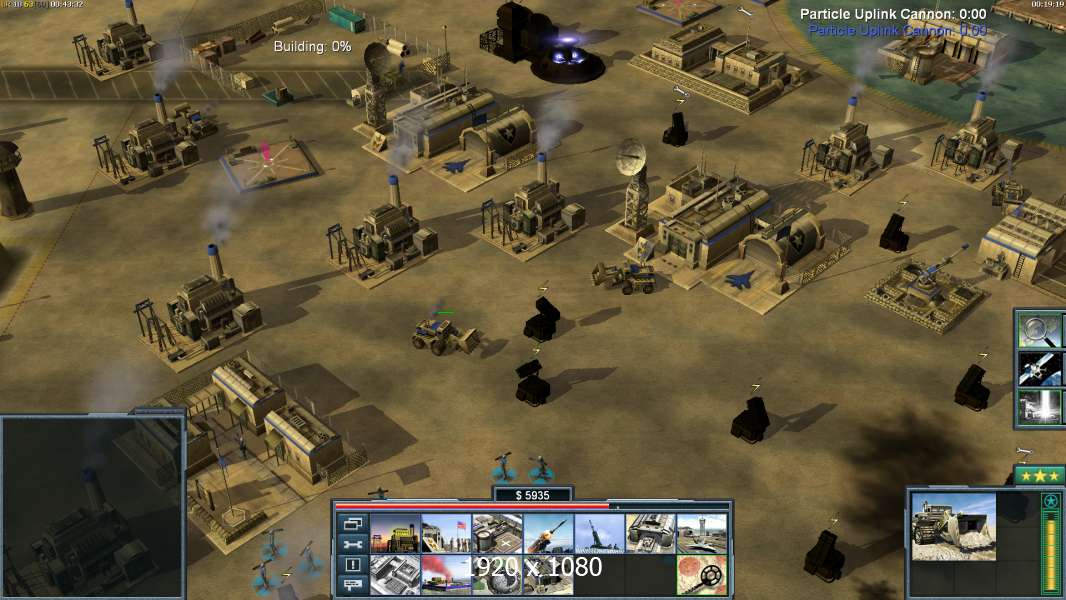Activate the magnifying glass power shortcut
Viewport: 1066px width, 600px height.
point(1040,329)
